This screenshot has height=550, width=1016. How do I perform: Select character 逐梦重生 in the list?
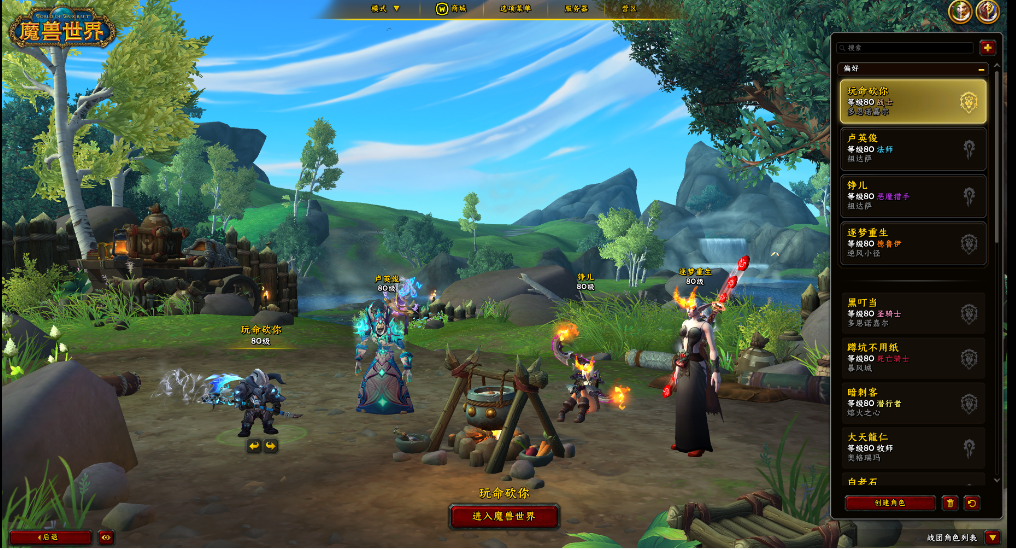click(912, 242)
